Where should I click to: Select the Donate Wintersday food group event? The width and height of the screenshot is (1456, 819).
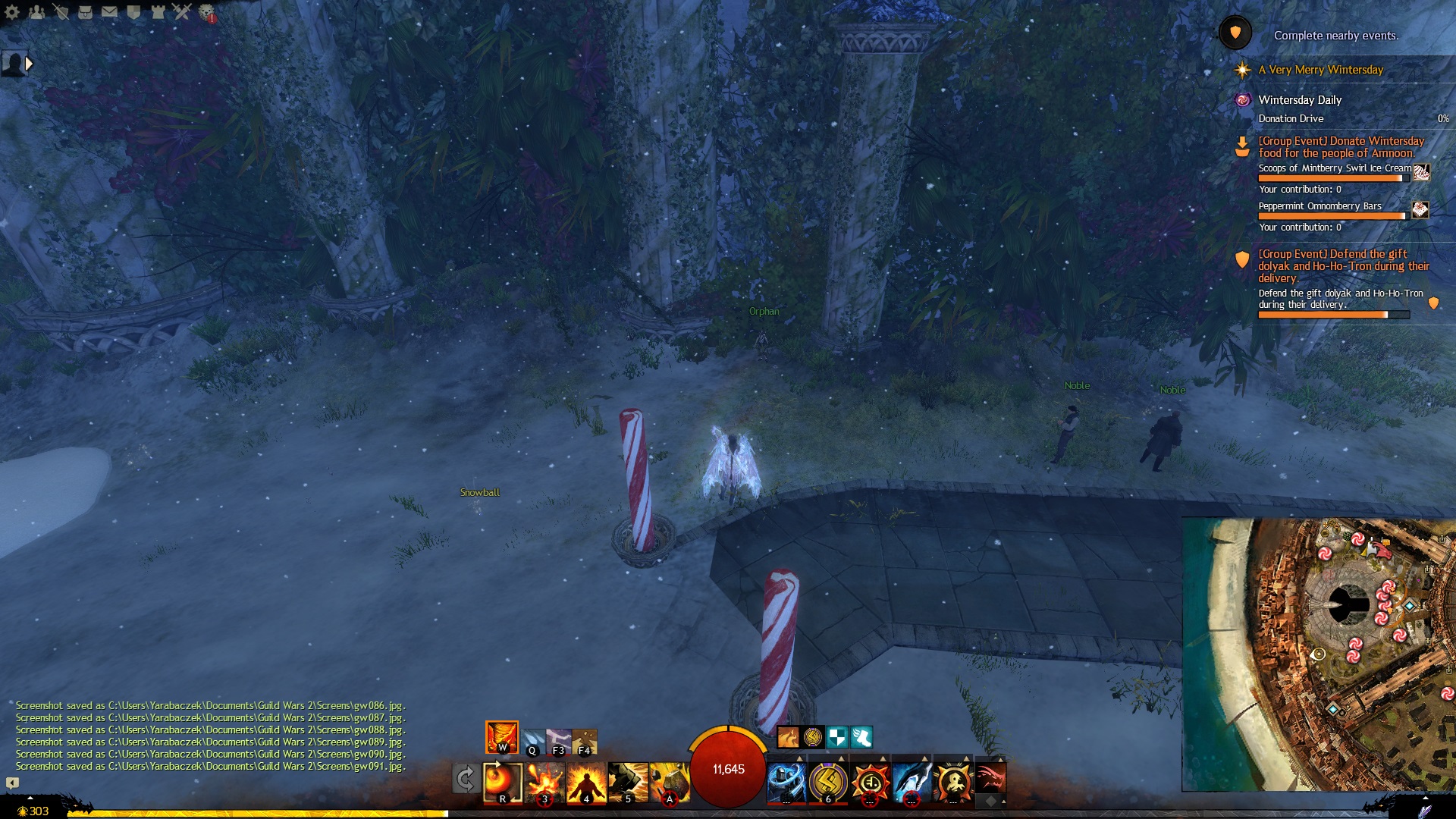[1341, 147]
